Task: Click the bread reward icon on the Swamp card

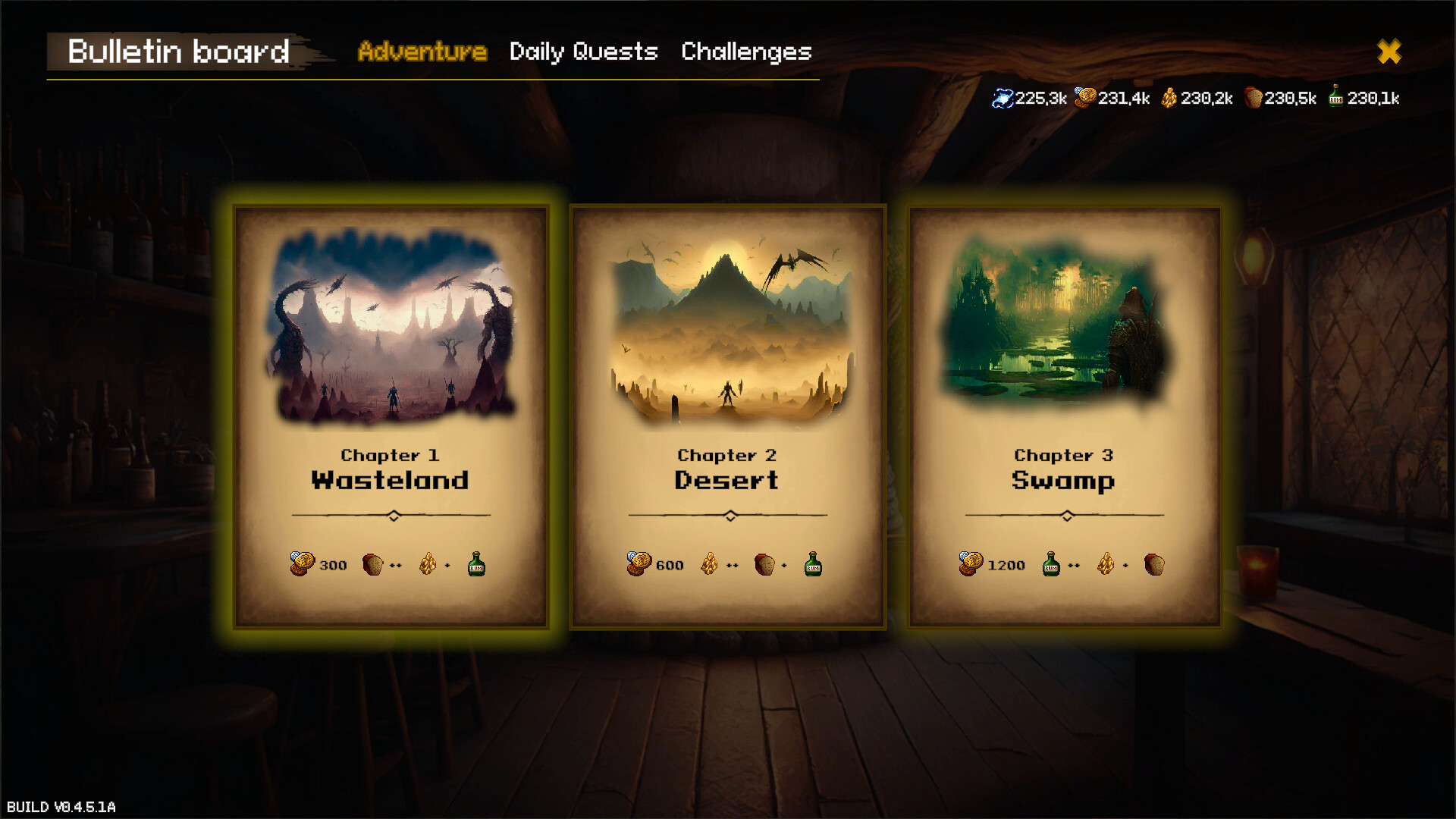Action: tap(1153, 564)
